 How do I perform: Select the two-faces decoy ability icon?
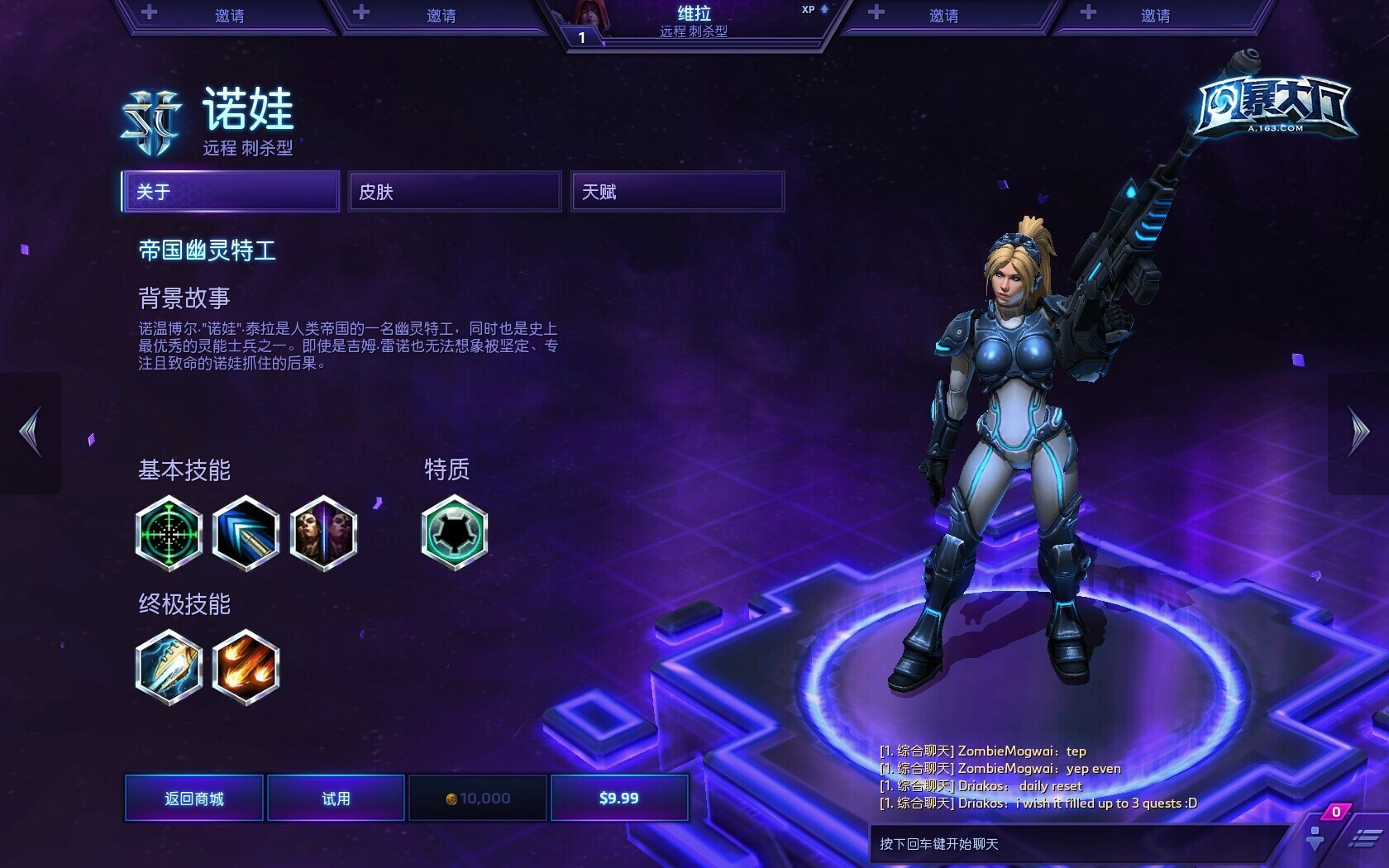[323, 533]
